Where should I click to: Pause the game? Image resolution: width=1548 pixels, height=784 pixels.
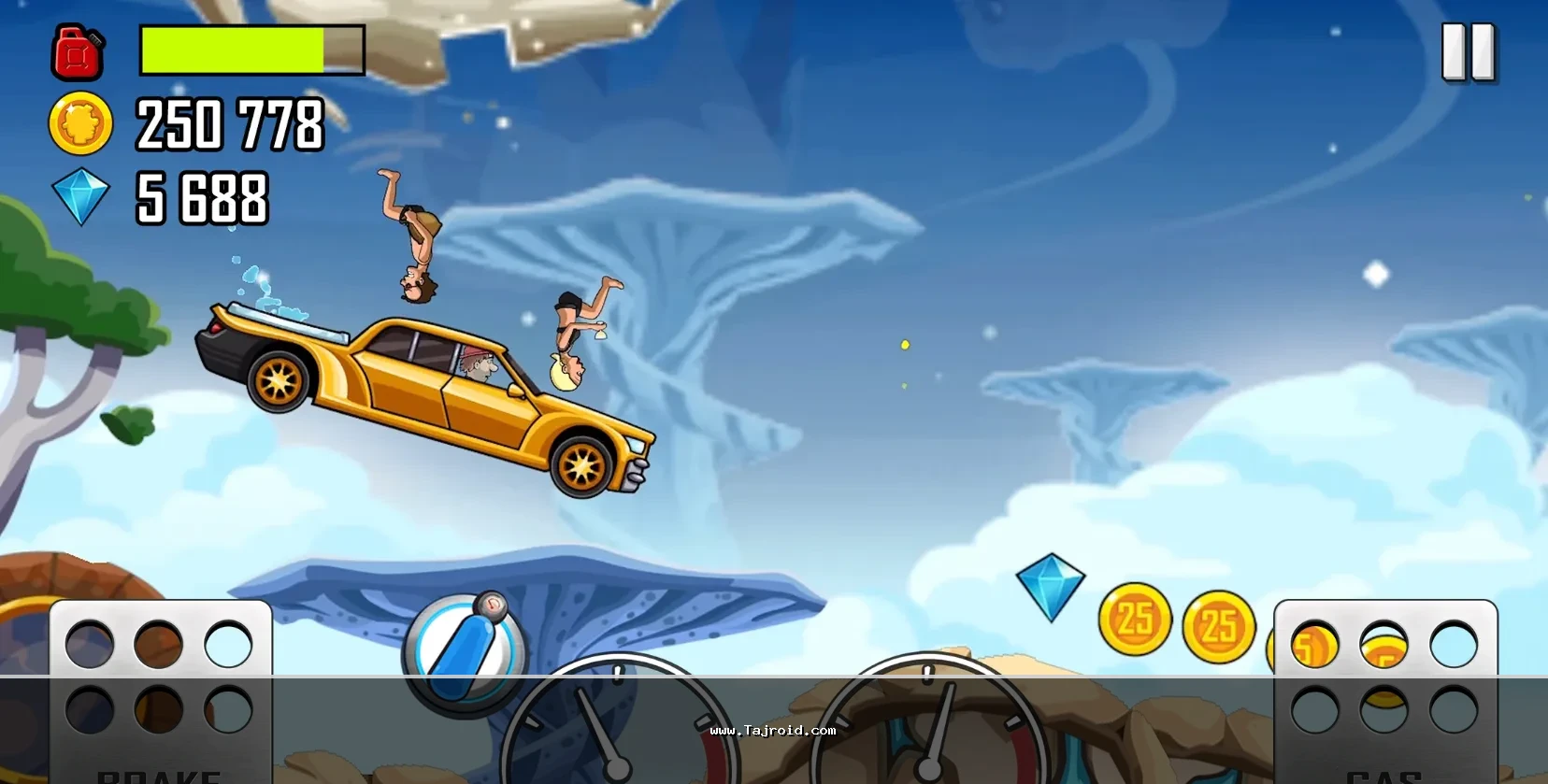[1469, 52]
